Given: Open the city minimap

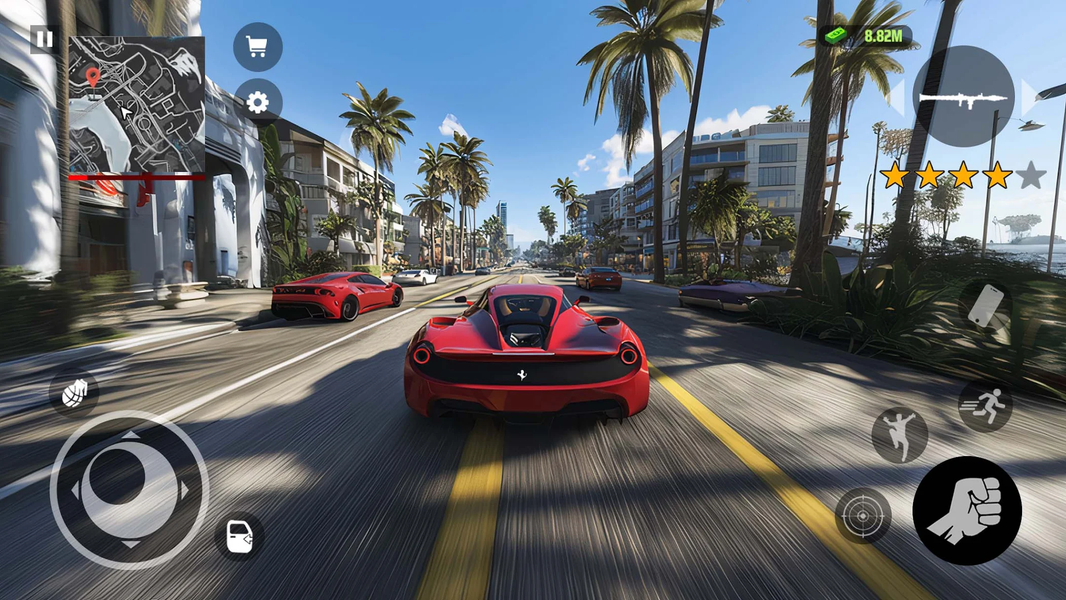Looking at the screenshot, I should click(136, 105).
